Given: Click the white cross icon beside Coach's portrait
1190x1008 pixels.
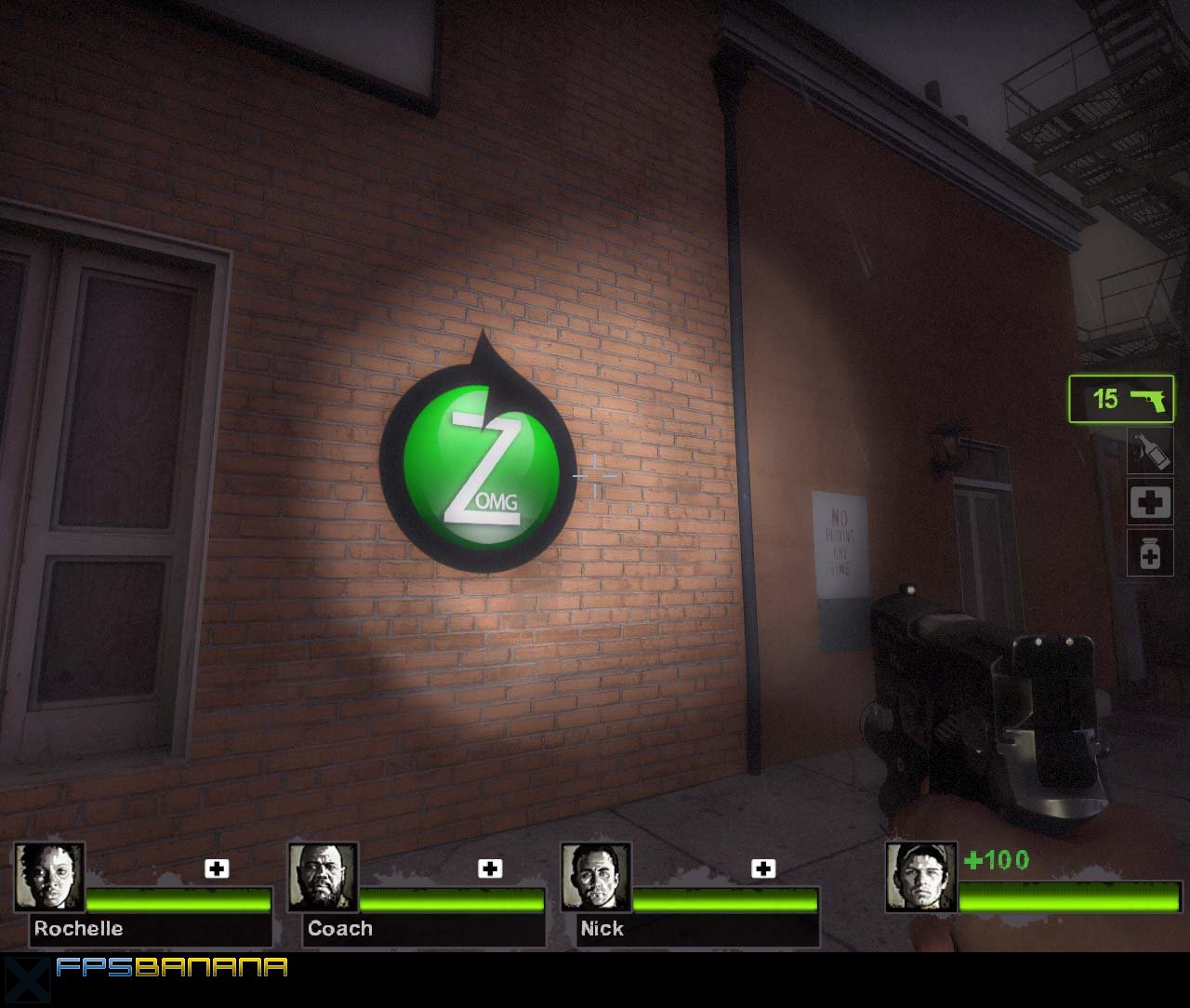Looking at the screenshot, I should [x=487, y=869].
